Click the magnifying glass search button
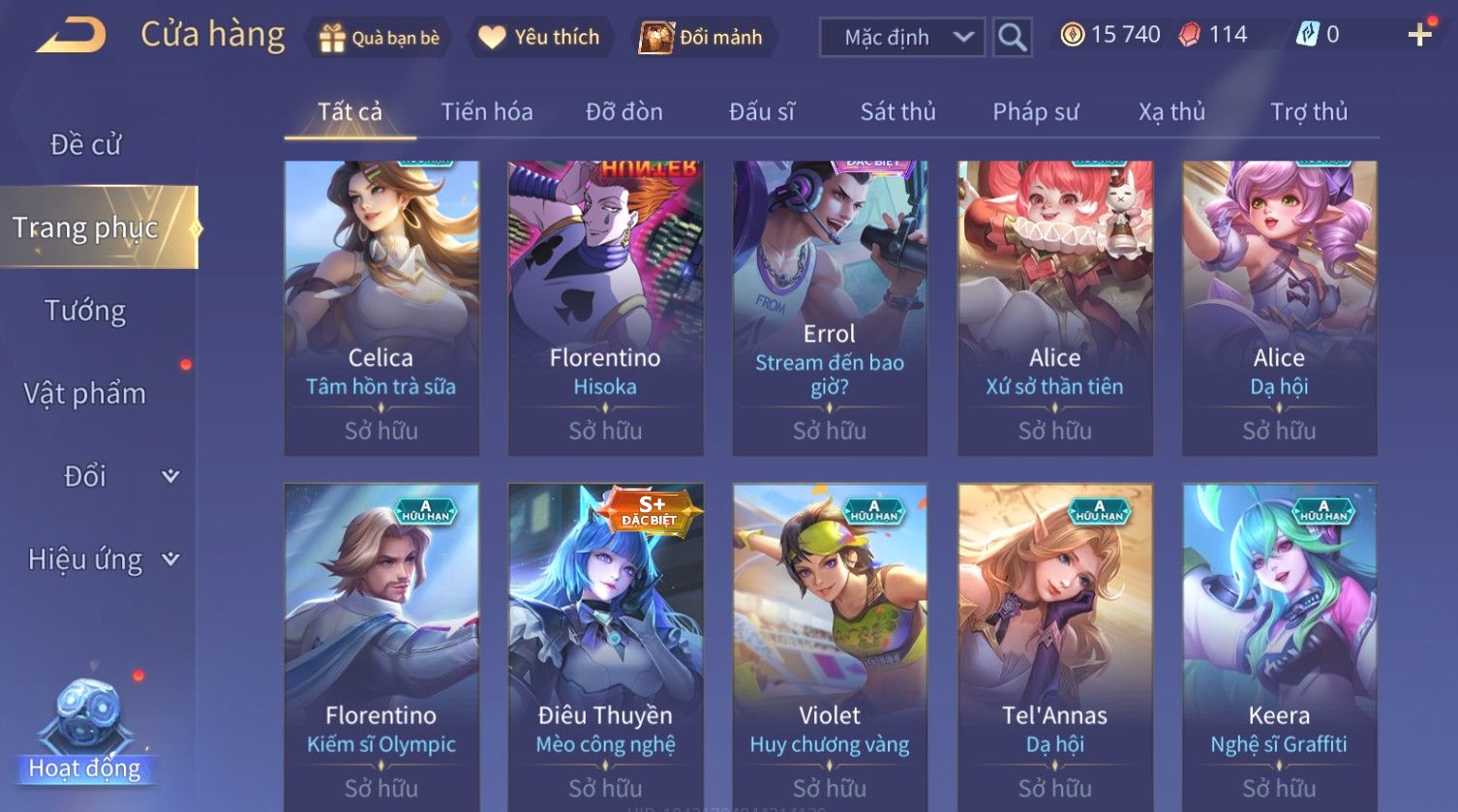 [1012, 38]
